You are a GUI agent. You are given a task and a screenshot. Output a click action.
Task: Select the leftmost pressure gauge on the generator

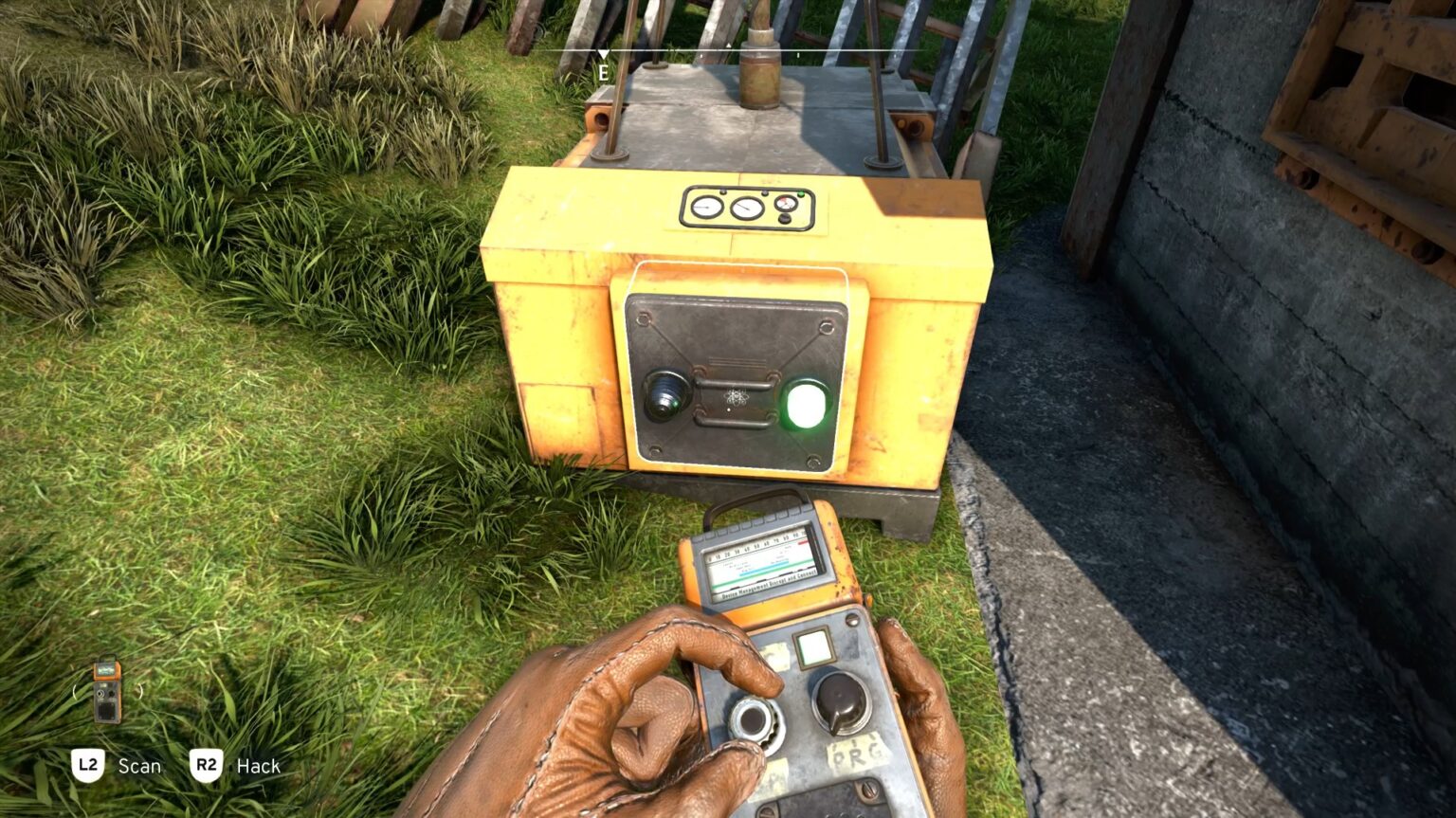[706, 207]
